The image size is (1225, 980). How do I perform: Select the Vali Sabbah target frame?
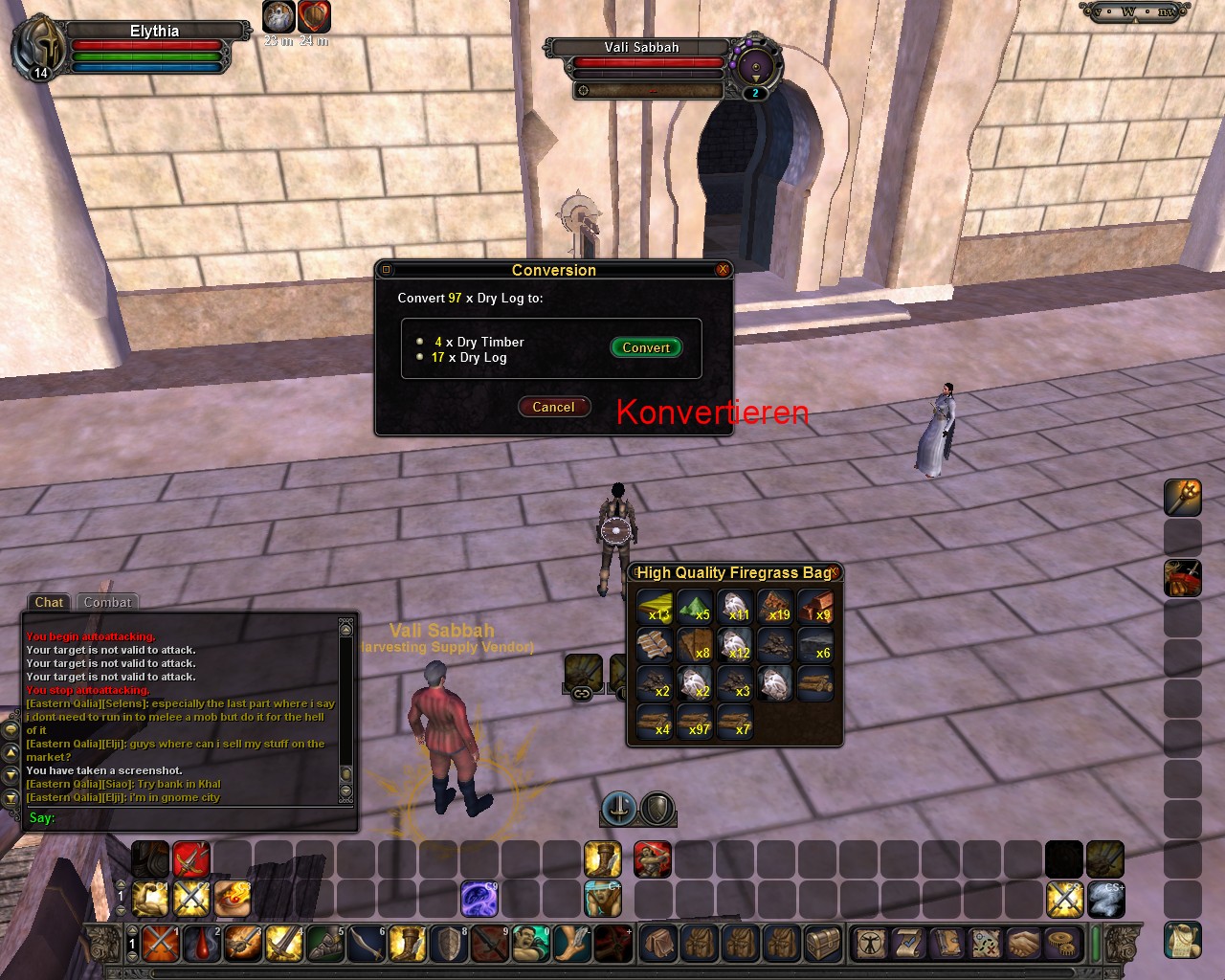(x=641, y=48)
